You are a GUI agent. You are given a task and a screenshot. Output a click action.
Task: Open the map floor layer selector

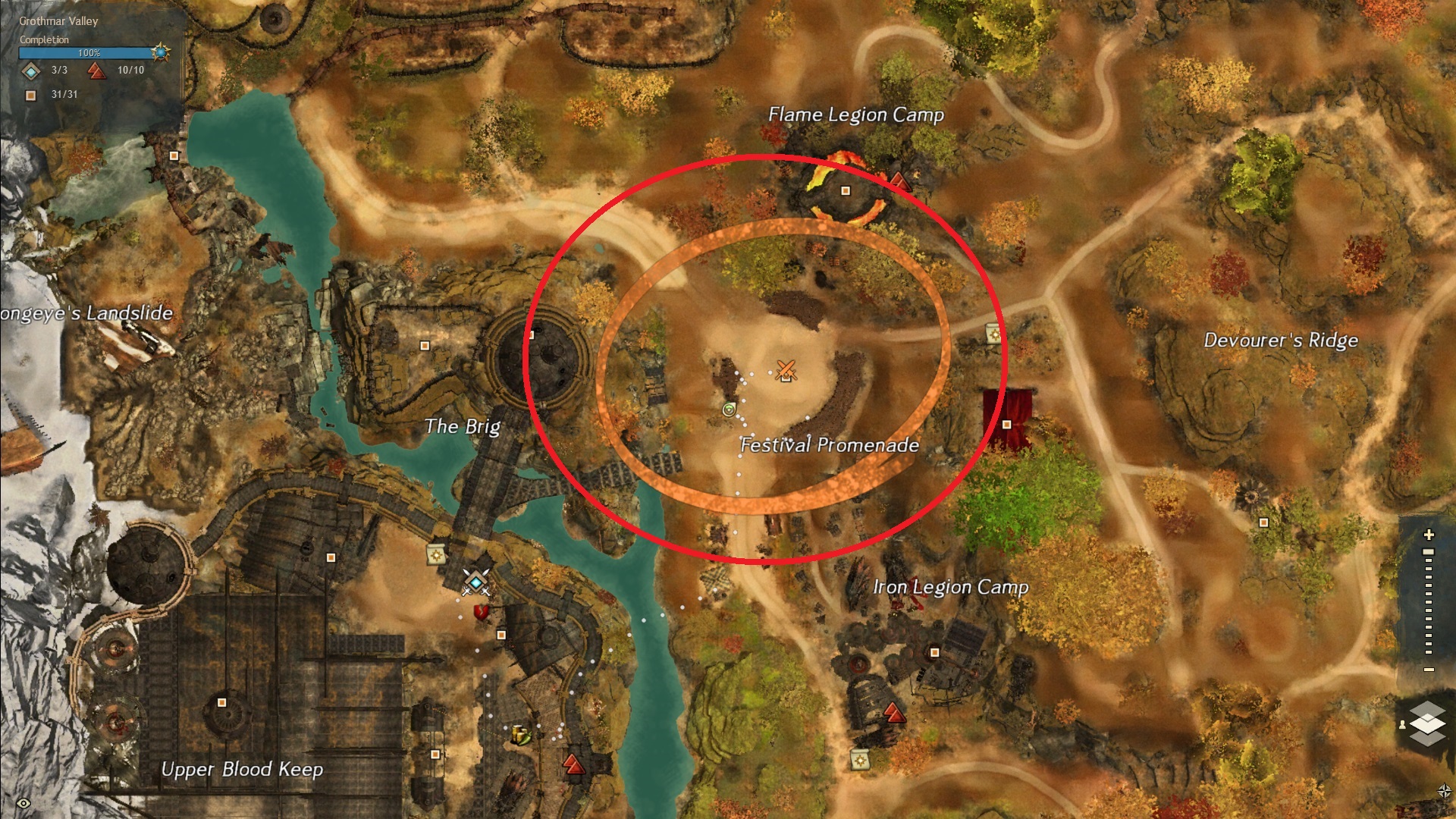[1427, 723]
